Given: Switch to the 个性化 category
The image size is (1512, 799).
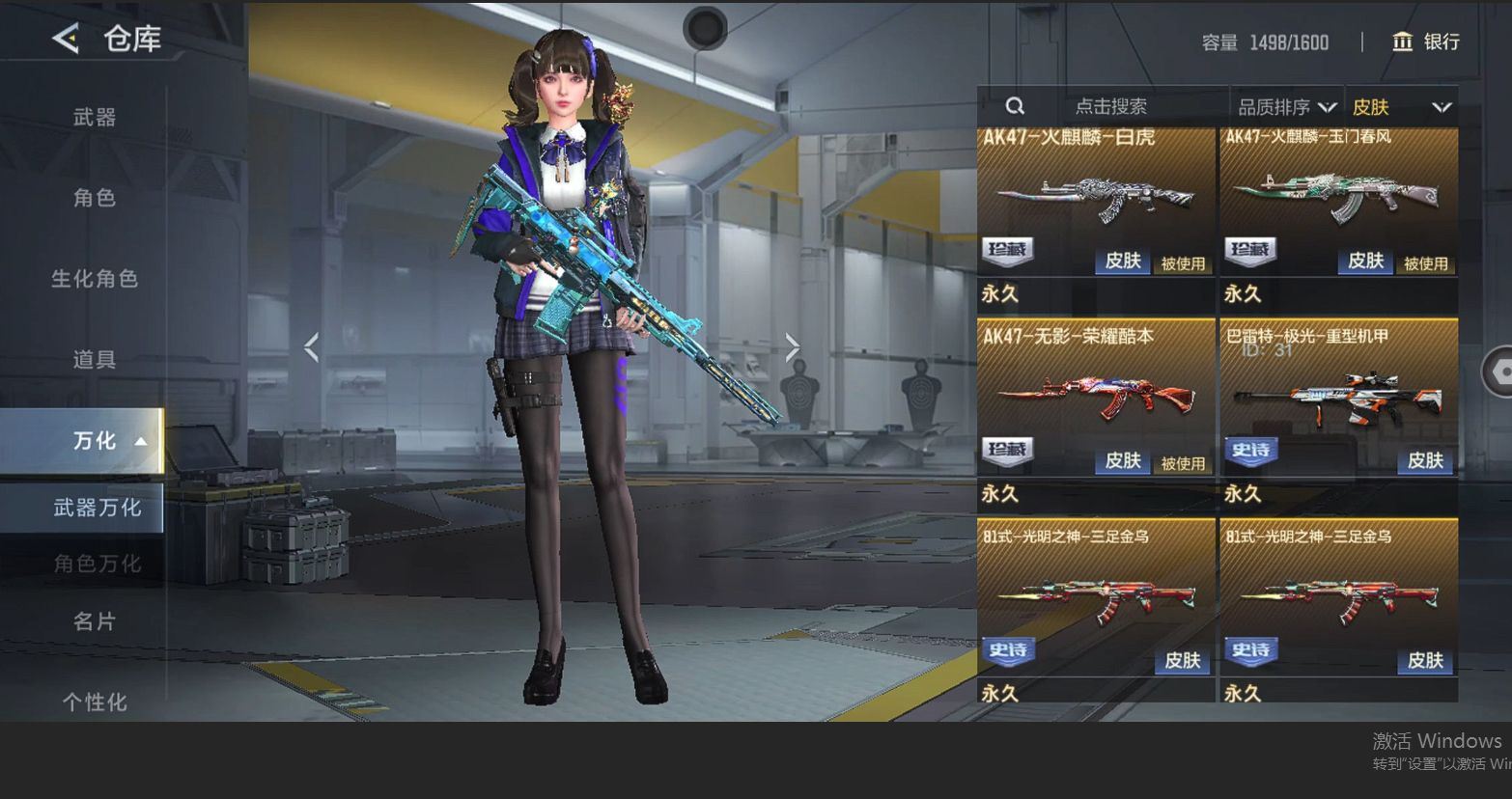Looking at the screenshot, I should pyautogui.click(x=95, y=702).
